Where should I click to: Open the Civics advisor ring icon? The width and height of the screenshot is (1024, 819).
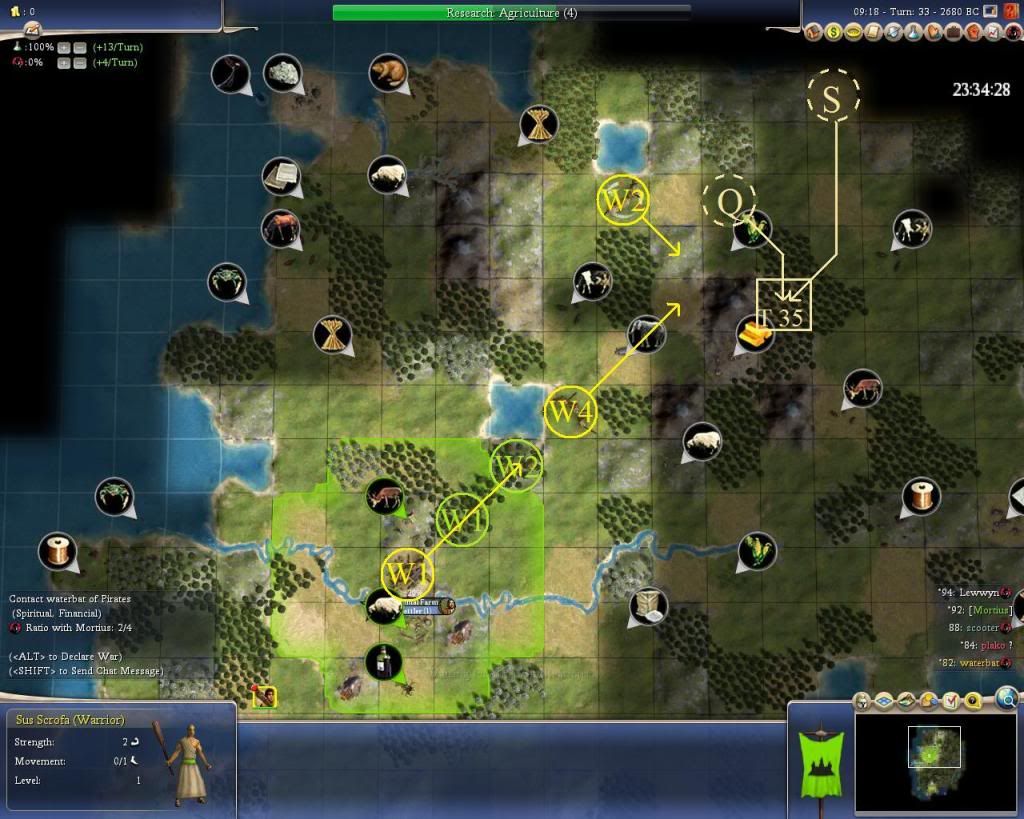(x=853, y=32)
